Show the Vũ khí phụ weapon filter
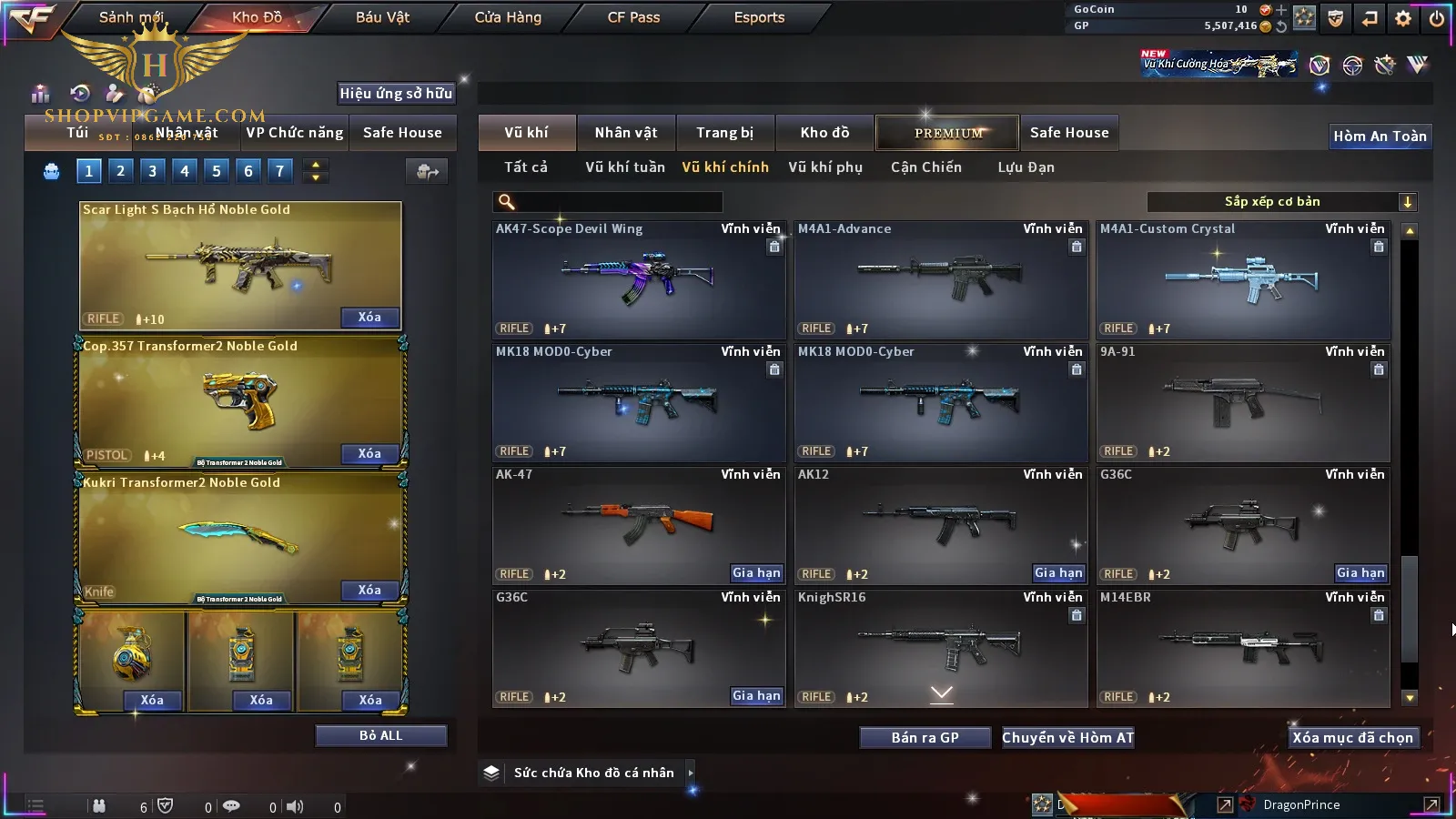 825,167
